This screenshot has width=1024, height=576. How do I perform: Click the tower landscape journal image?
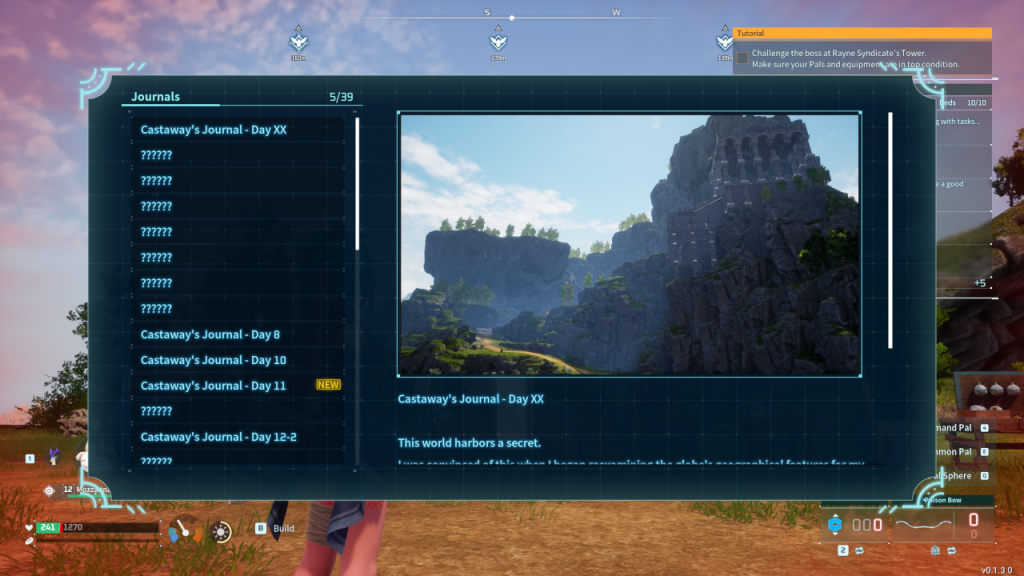(630, 244)
